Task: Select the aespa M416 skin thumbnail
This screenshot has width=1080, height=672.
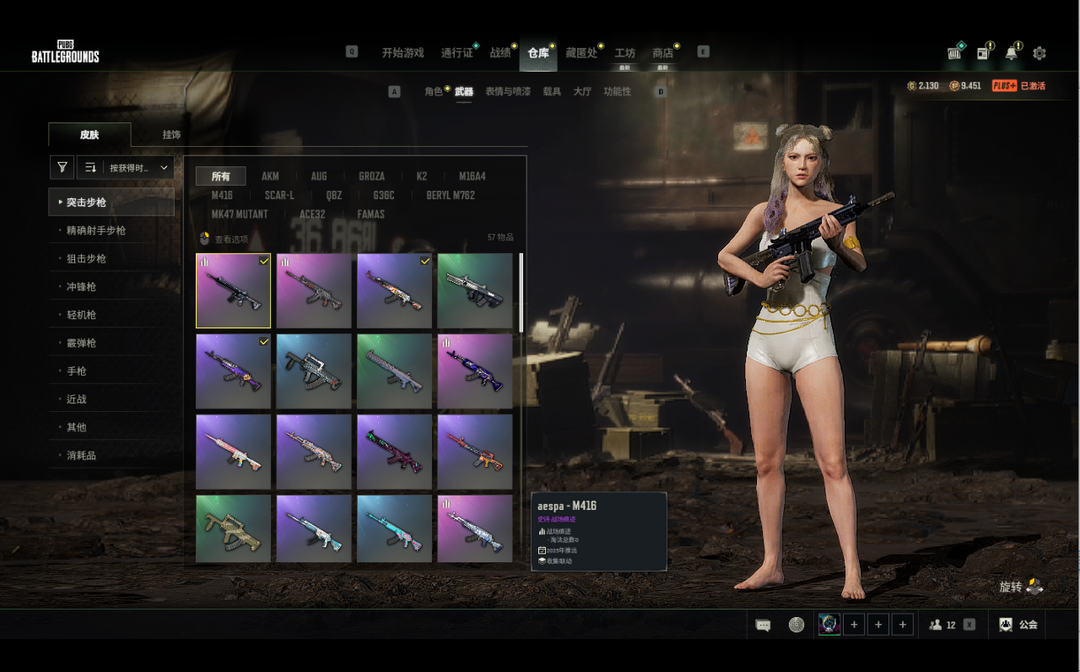Action: [233, 291]
